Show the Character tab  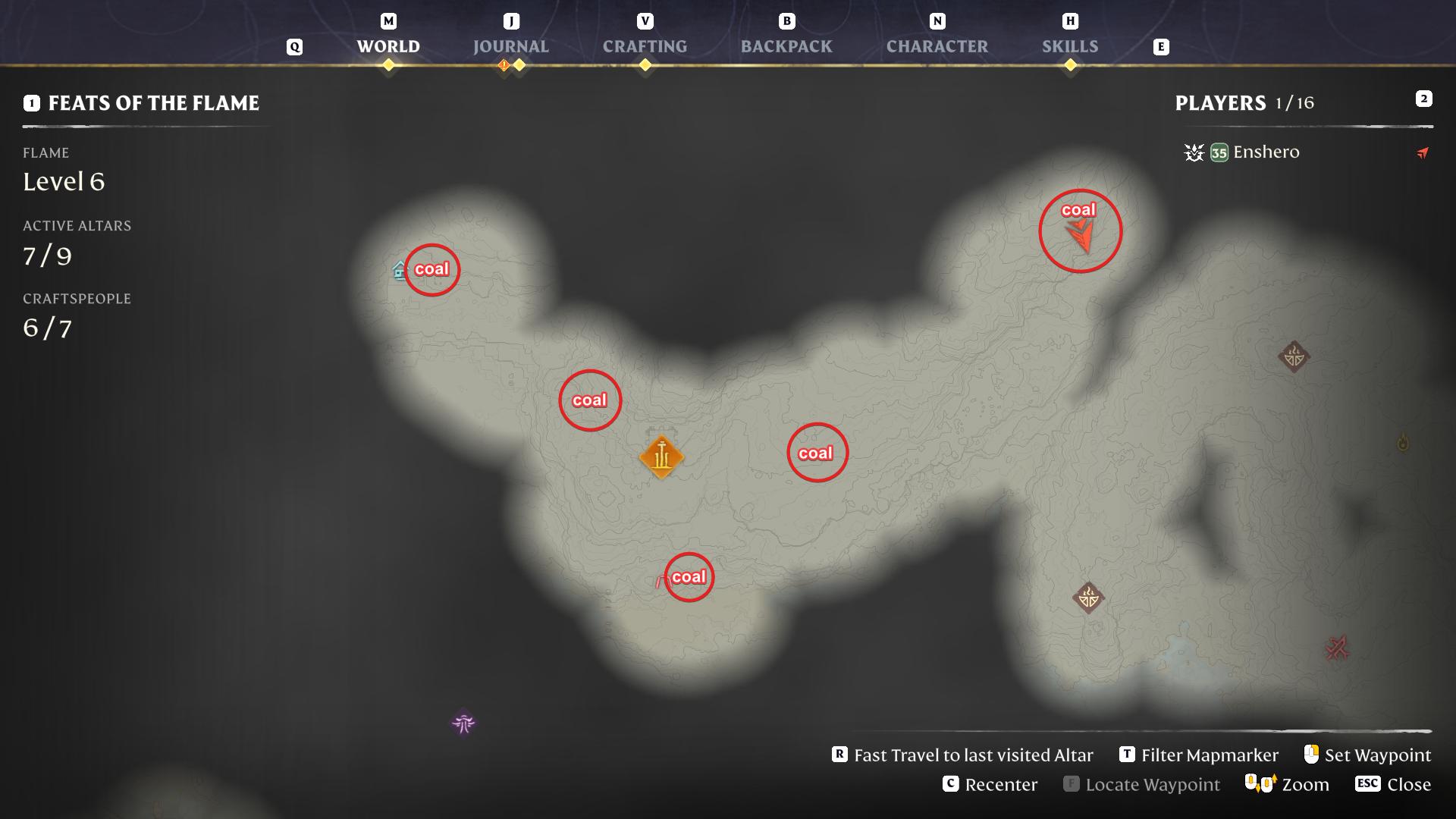point(937,46)
